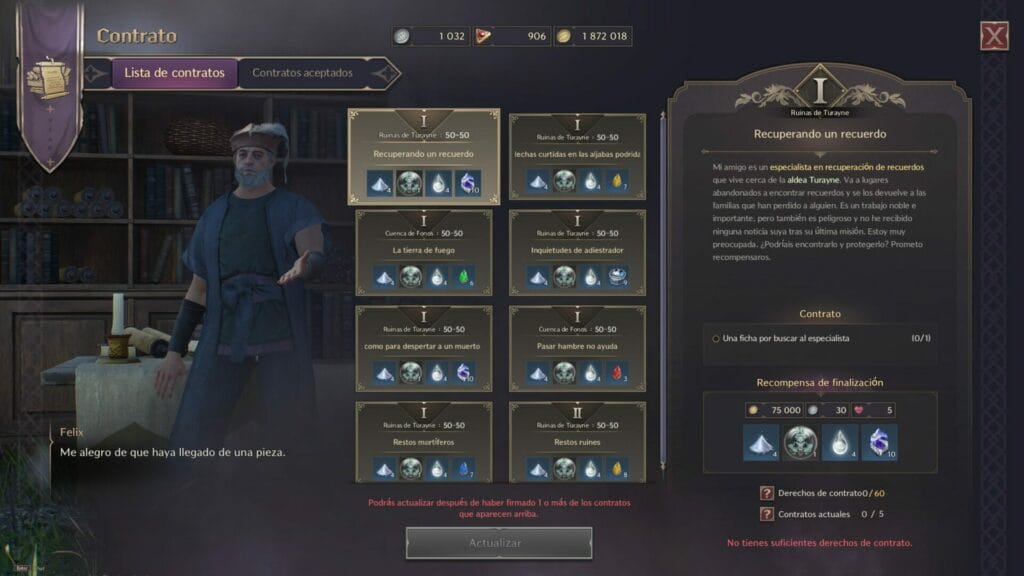Select the contract about aljabas podridas

(x=577, y=156)
